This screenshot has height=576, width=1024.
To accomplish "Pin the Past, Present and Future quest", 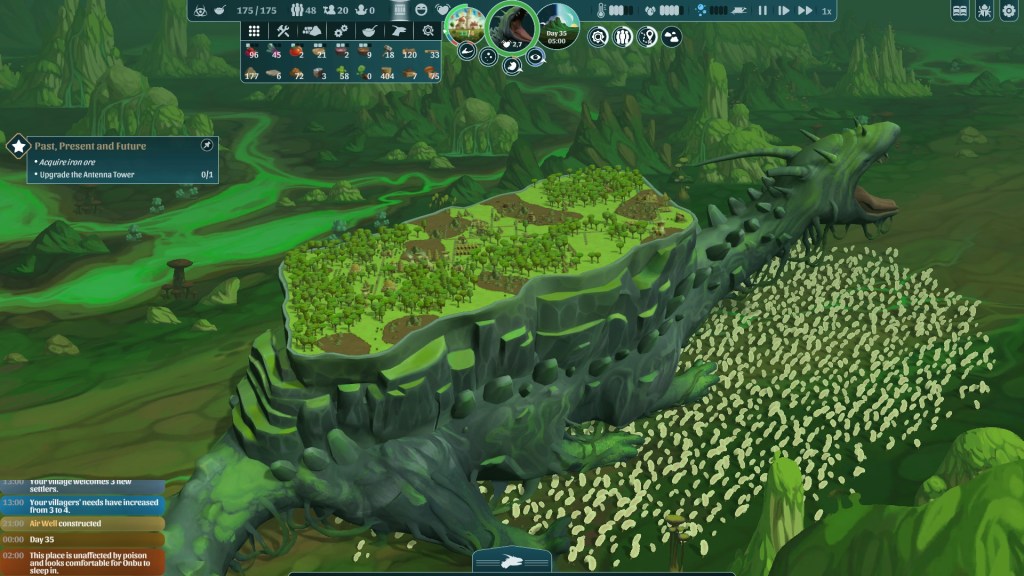I will pyautogui.click(x=206, y=145).
